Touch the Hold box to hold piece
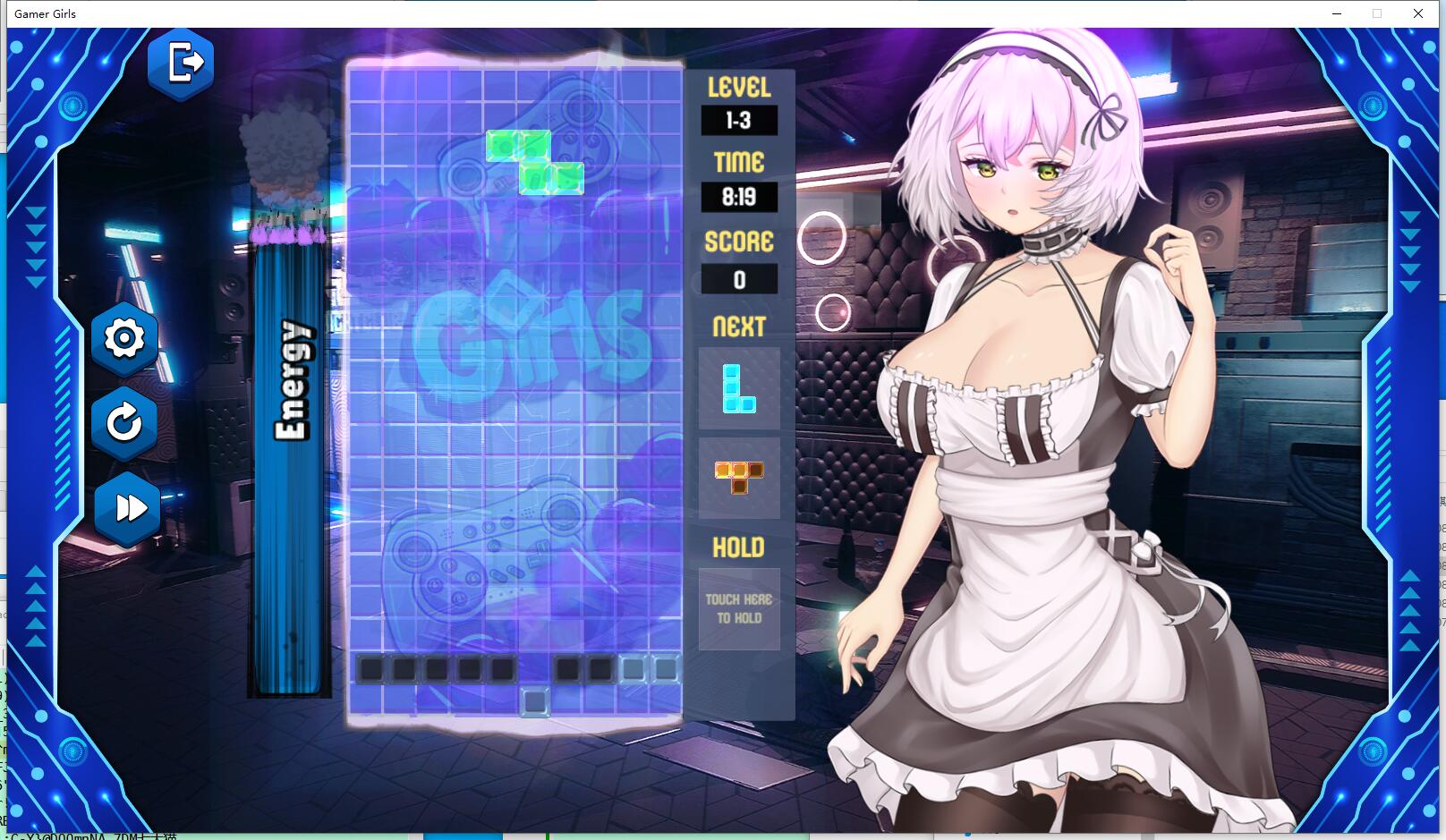The image size is (1446, 840). click(738, 609)
